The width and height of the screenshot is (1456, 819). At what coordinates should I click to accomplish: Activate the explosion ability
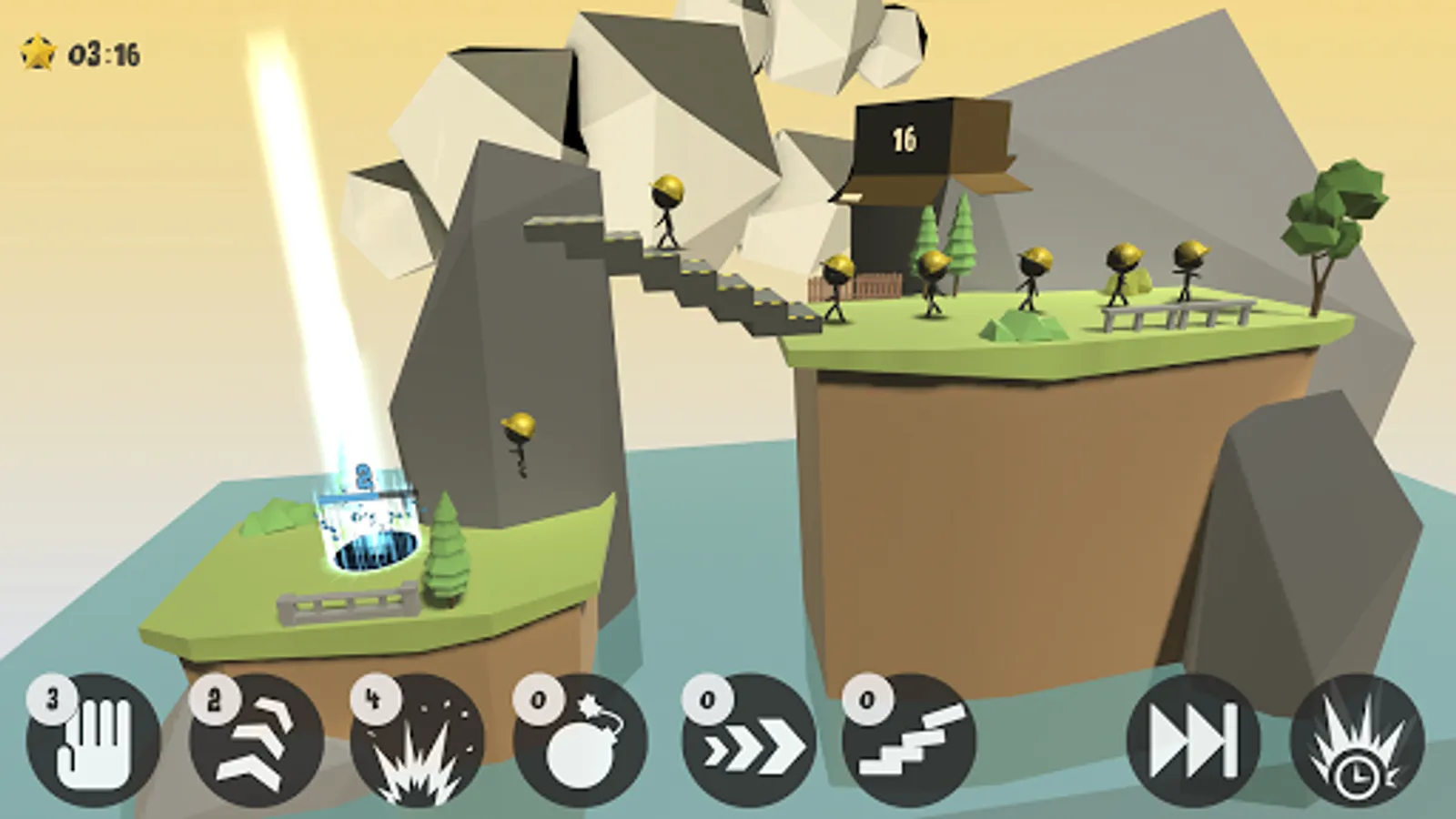pos(418,741)
